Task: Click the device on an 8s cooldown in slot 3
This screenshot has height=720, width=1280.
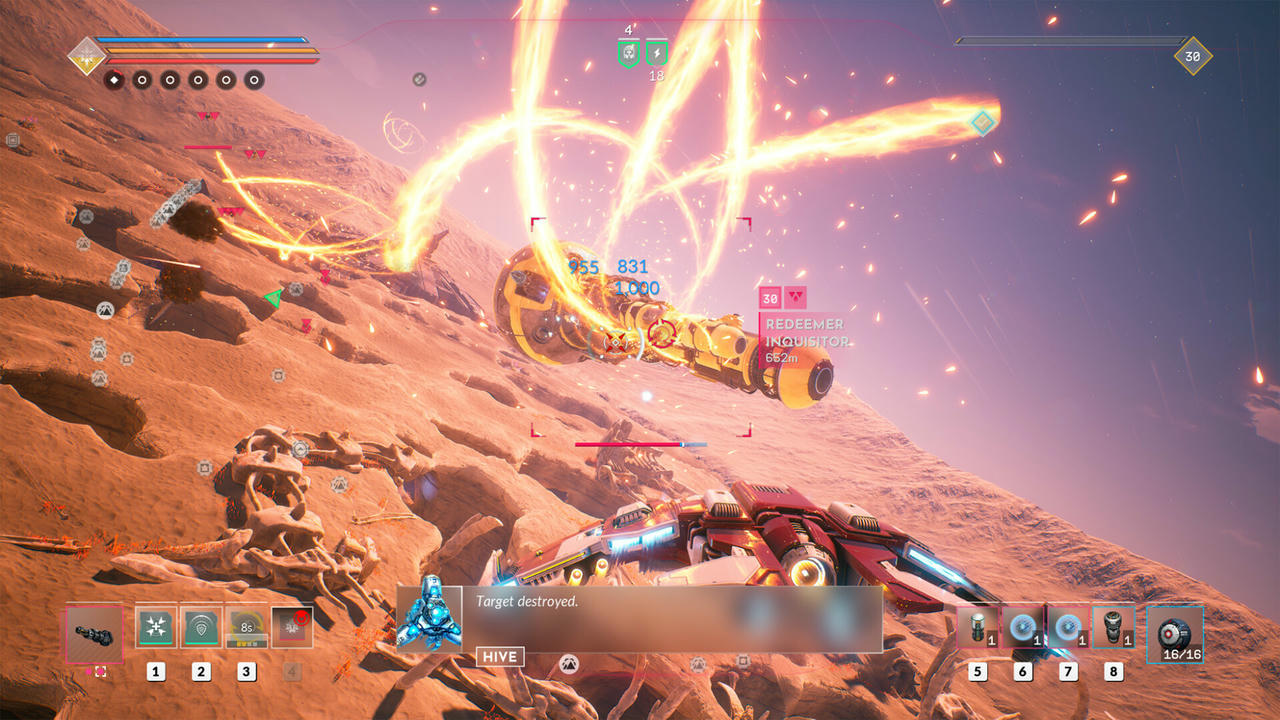Action: pyautogui.click(x=245, y=628)
